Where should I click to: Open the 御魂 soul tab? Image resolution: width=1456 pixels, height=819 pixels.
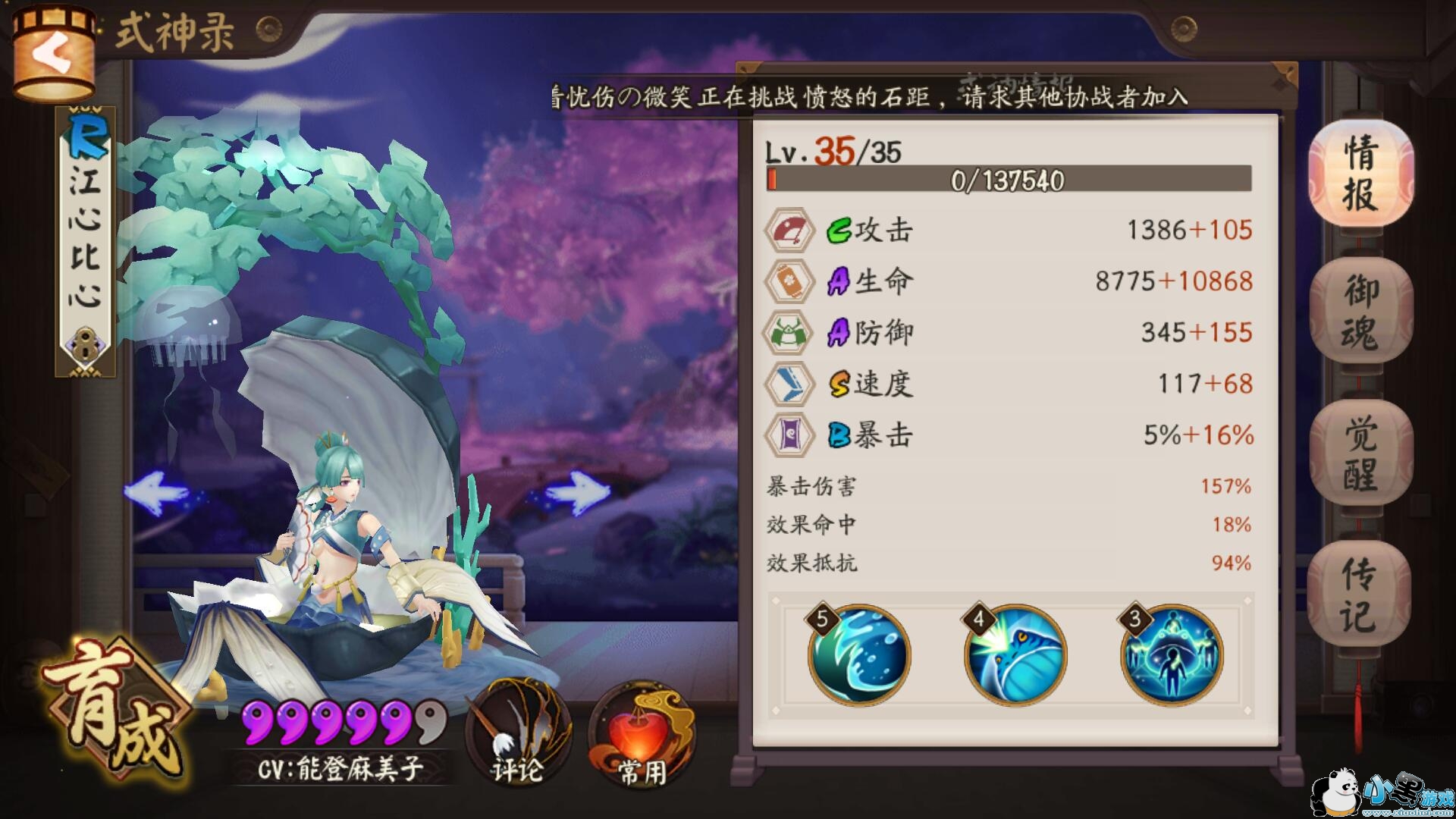[1361, 312]
